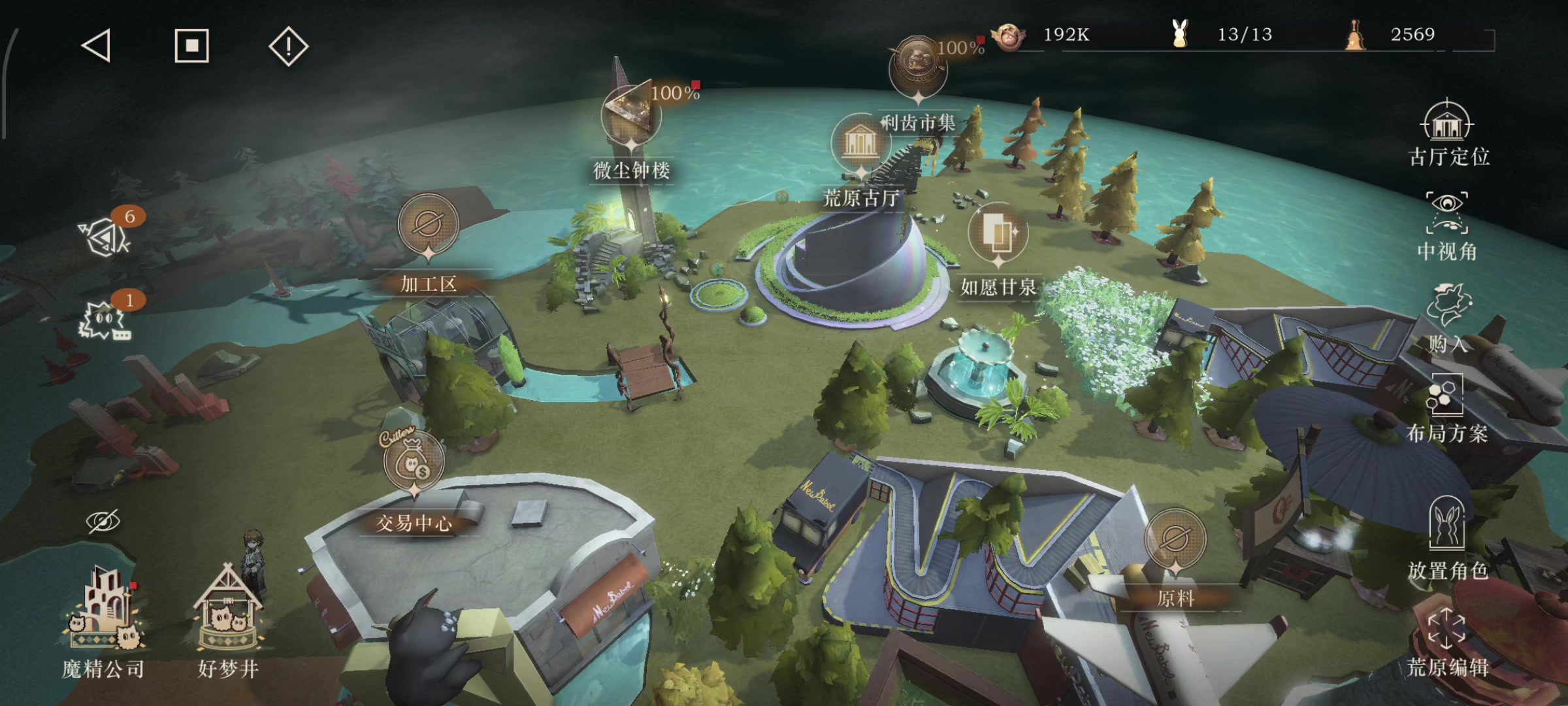
Task: Toggle the crossed-eye hide interface icon
Action: [x=103, y=522]
